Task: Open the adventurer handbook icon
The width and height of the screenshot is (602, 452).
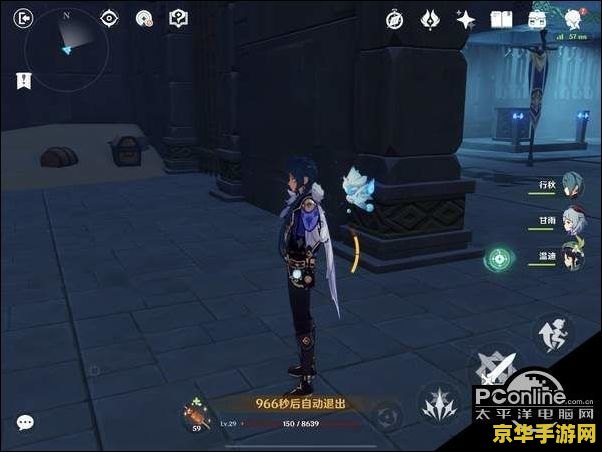Action: pos(501,19)
